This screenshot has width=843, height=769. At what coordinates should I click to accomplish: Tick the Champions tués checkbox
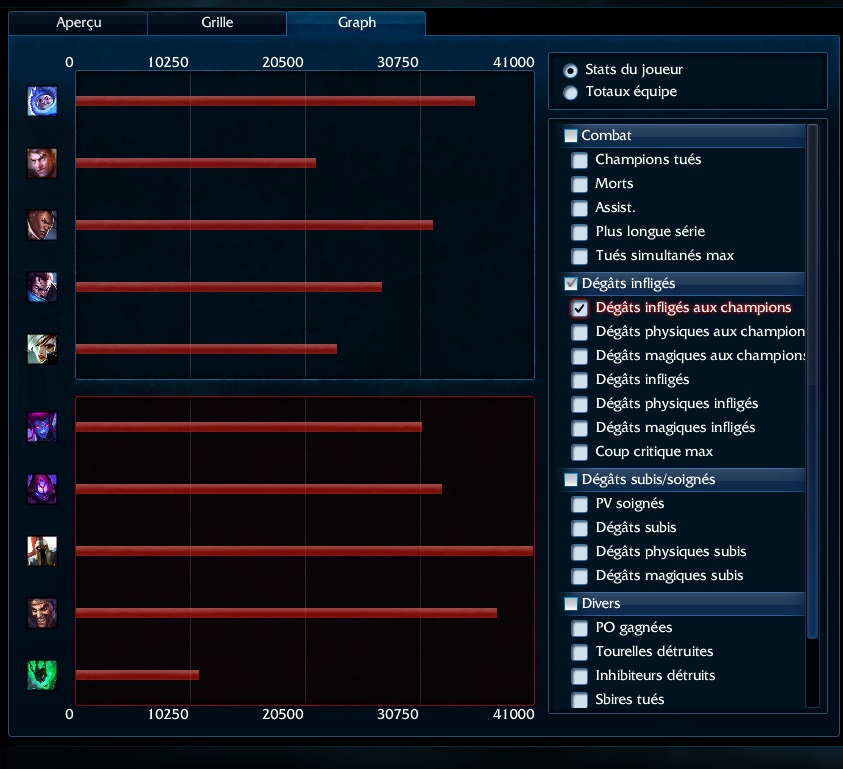point(580,160)
